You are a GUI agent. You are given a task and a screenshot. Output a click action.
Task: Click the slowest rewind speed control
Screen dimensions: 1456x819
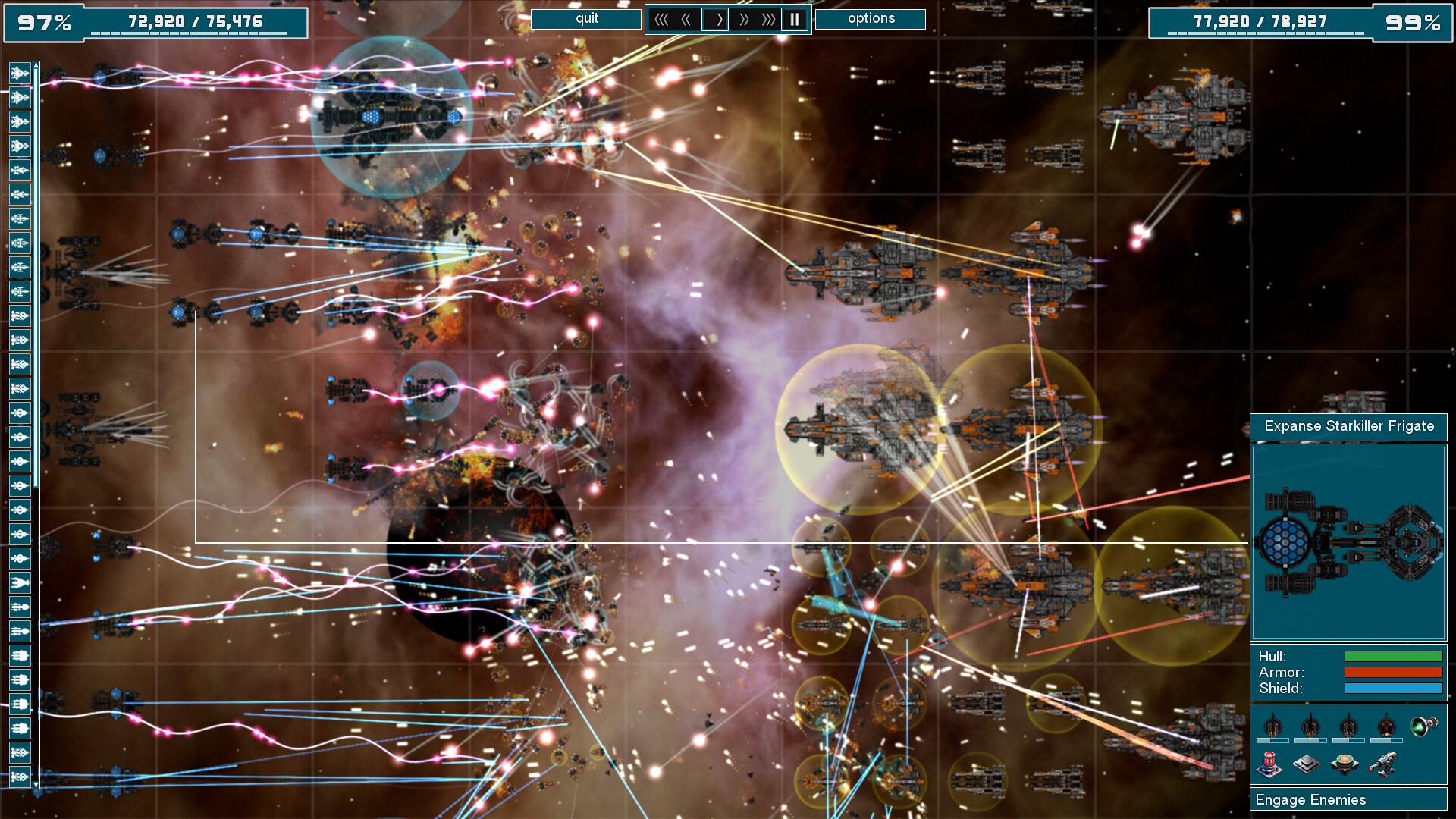click(663, 19)
